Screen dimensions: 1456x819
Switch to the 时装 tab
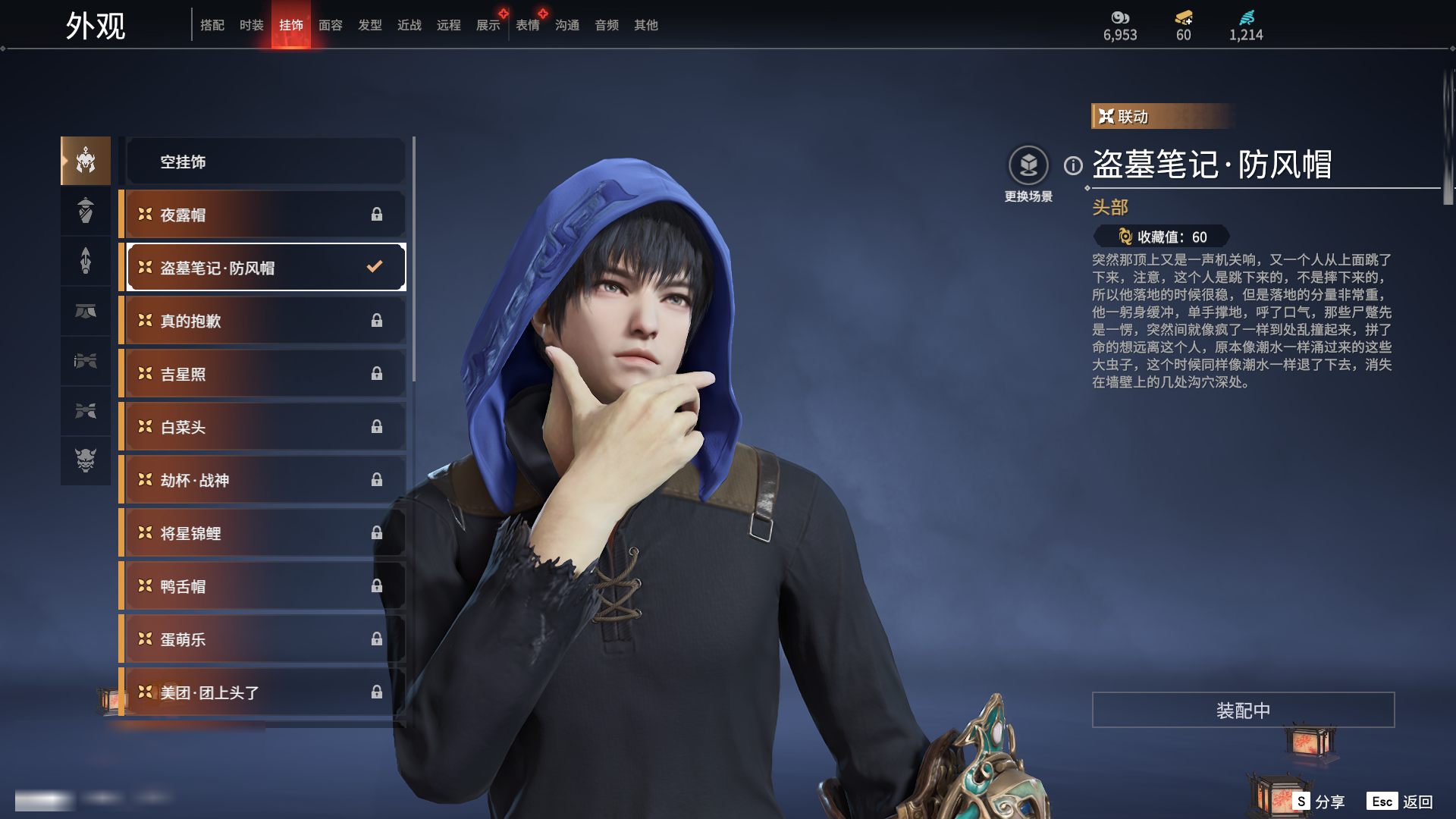point(251,25)
